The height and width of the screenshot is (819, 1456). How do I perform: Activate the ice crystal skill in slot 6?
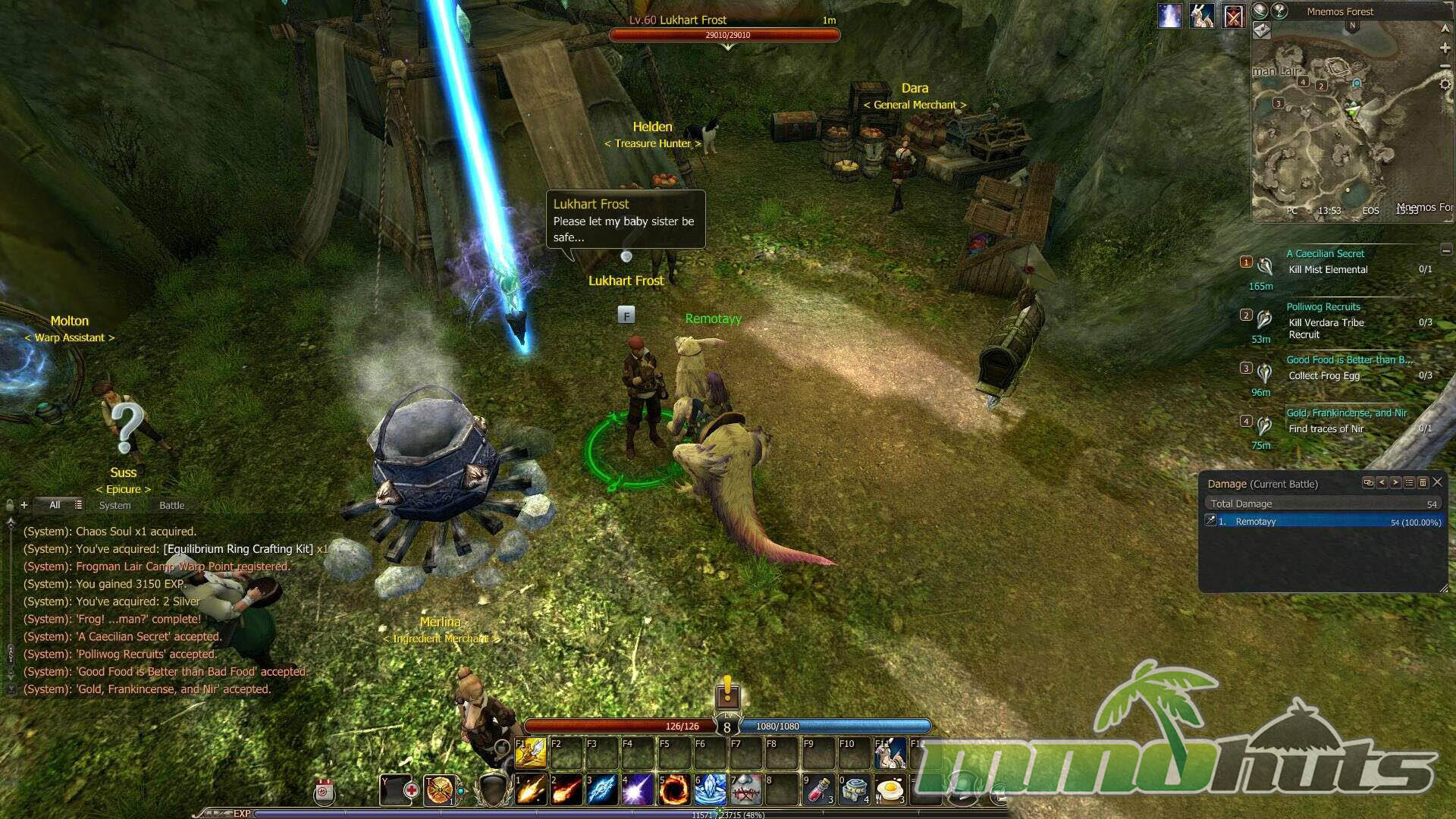(x=710, y=789)
